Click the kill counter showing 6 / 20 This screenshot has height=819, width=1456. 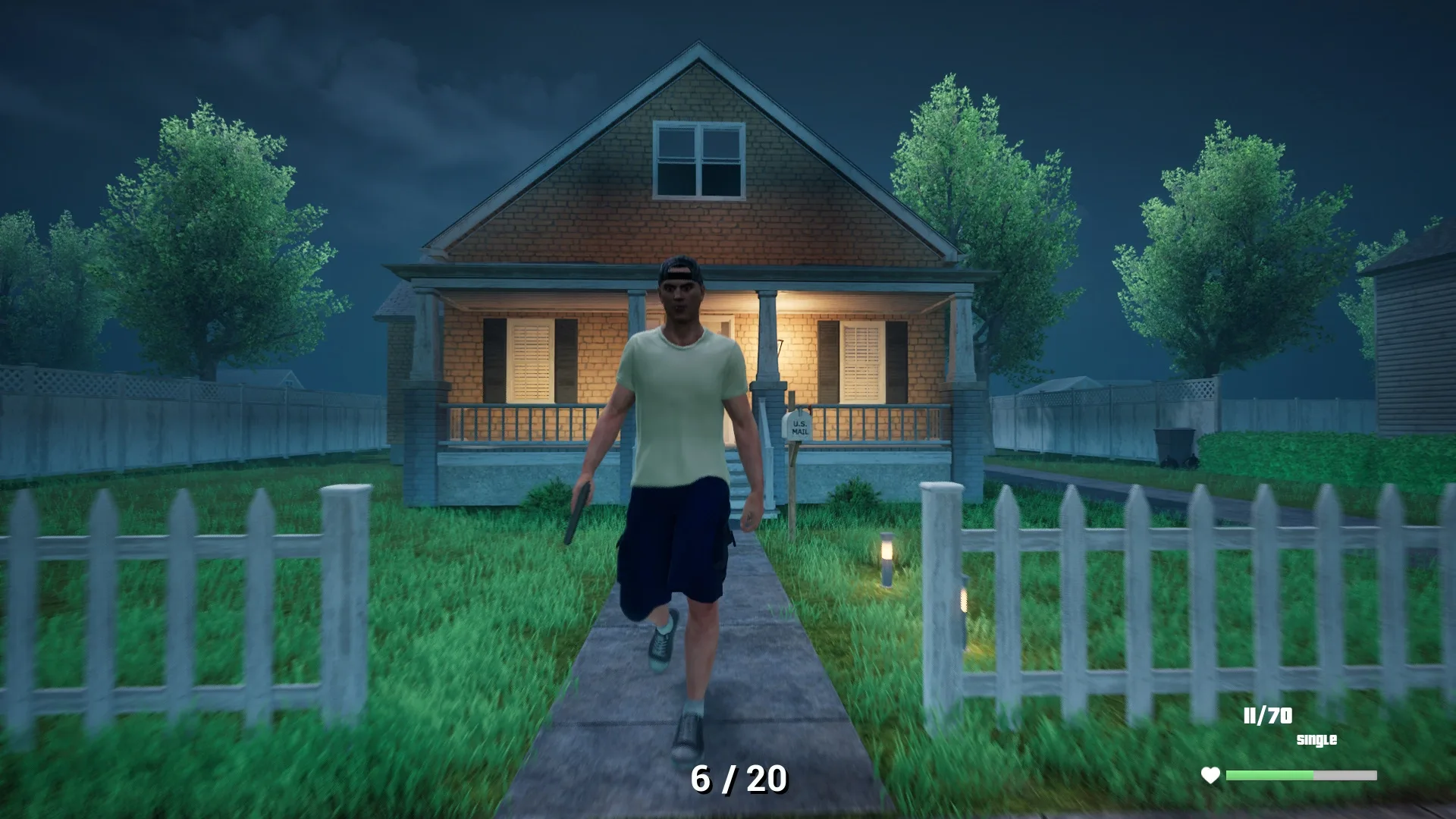(x=739, y=780)
